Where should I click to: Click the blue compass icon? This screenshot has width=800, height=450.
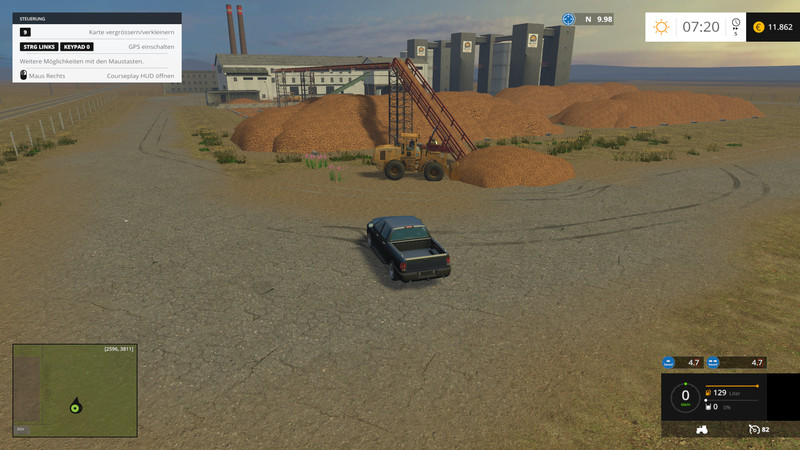point(569,19)
